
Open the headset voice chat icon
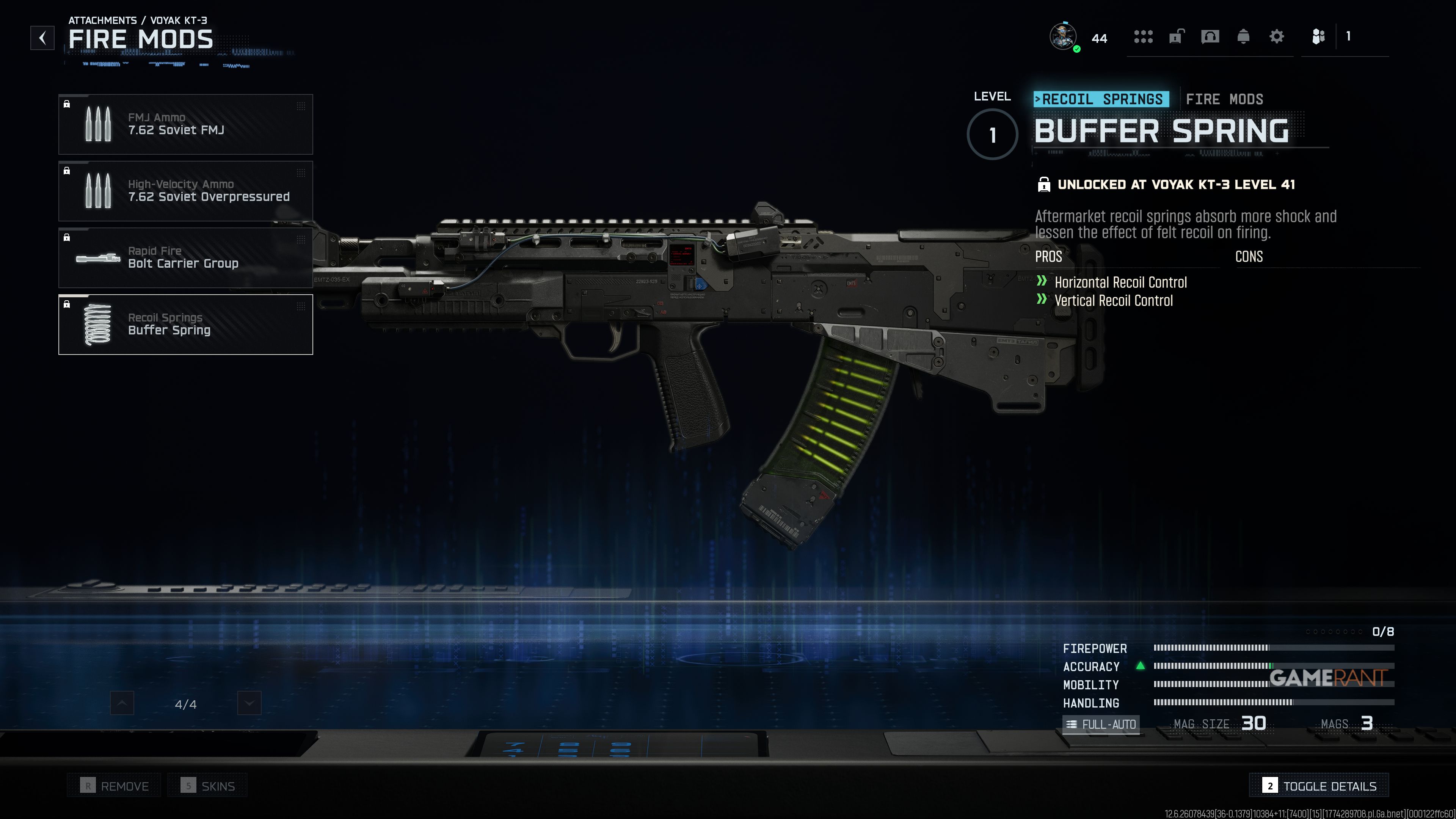click(x=1210, y=37)
